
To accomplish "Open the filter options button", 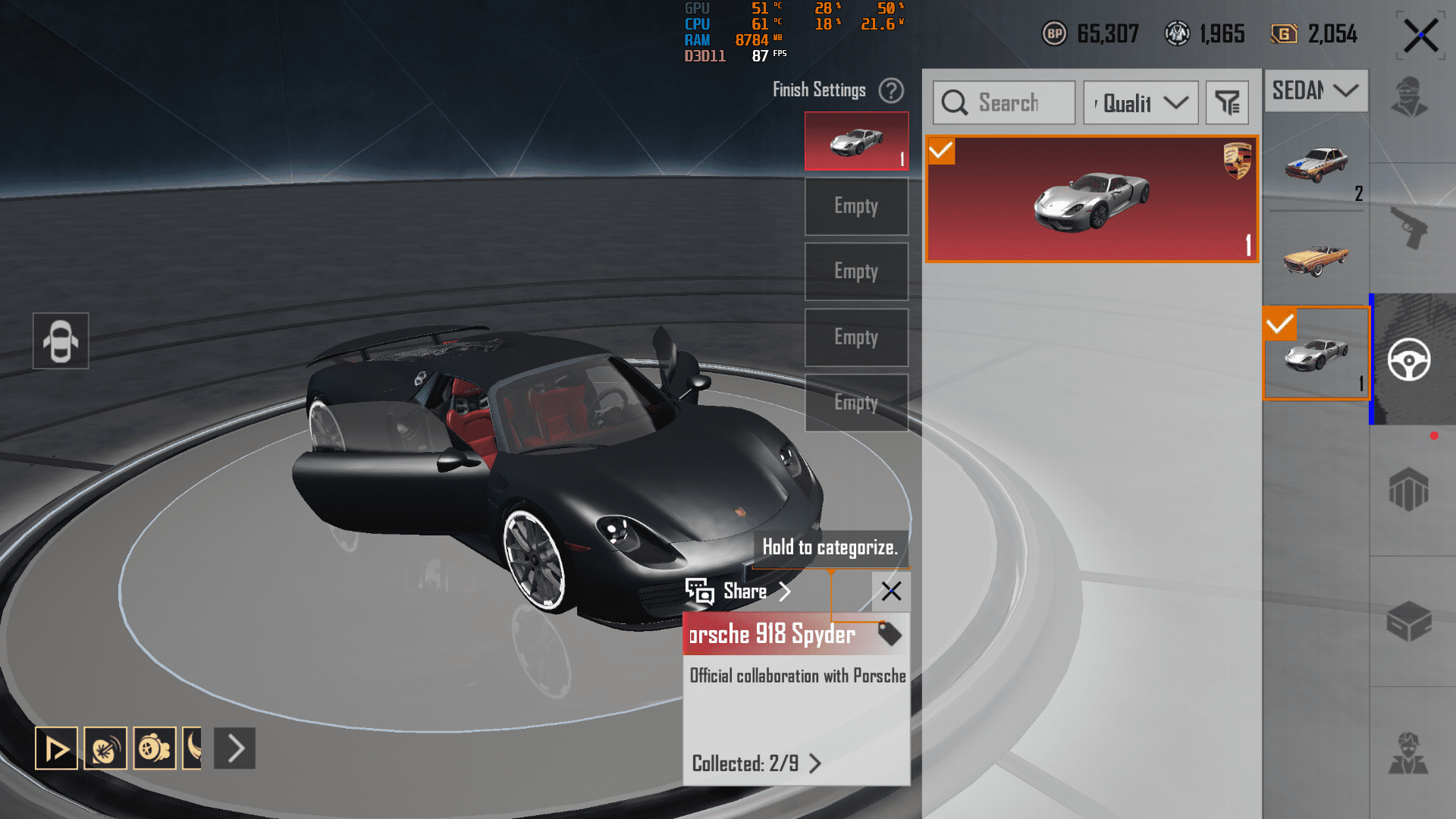I will click(1226, 102).
